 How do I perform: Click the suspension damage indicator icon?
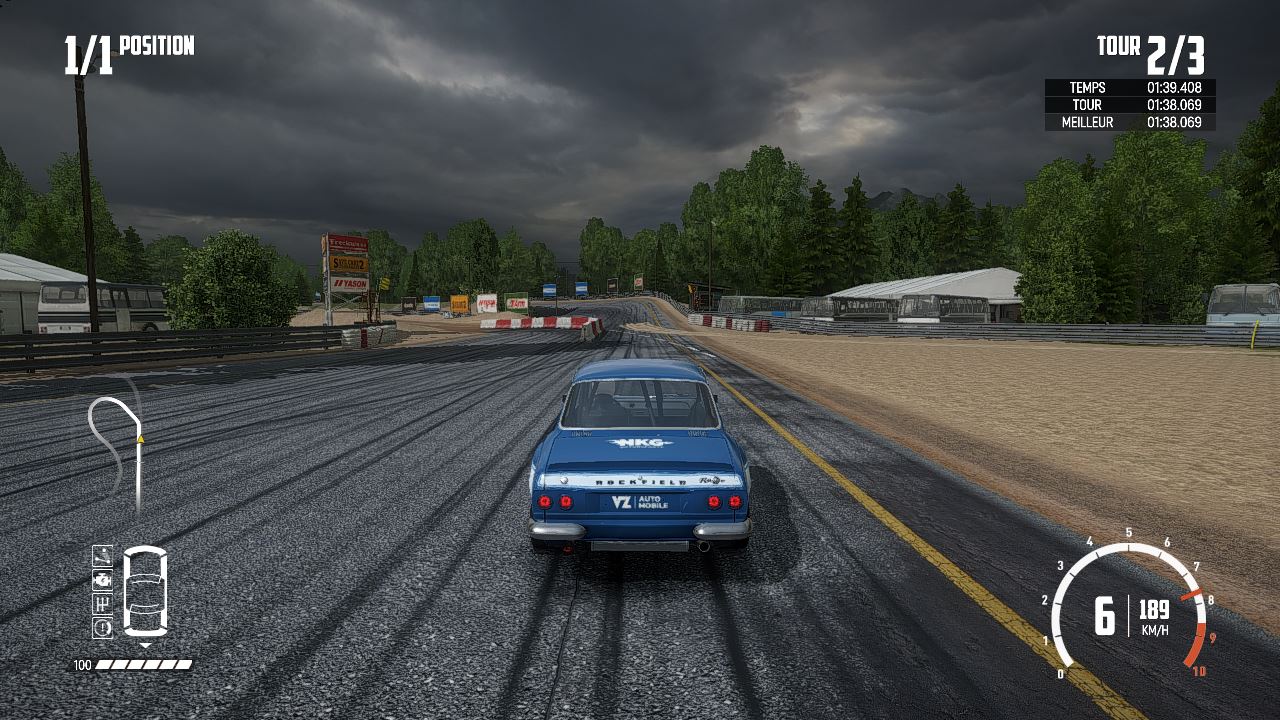click(103, 557)
